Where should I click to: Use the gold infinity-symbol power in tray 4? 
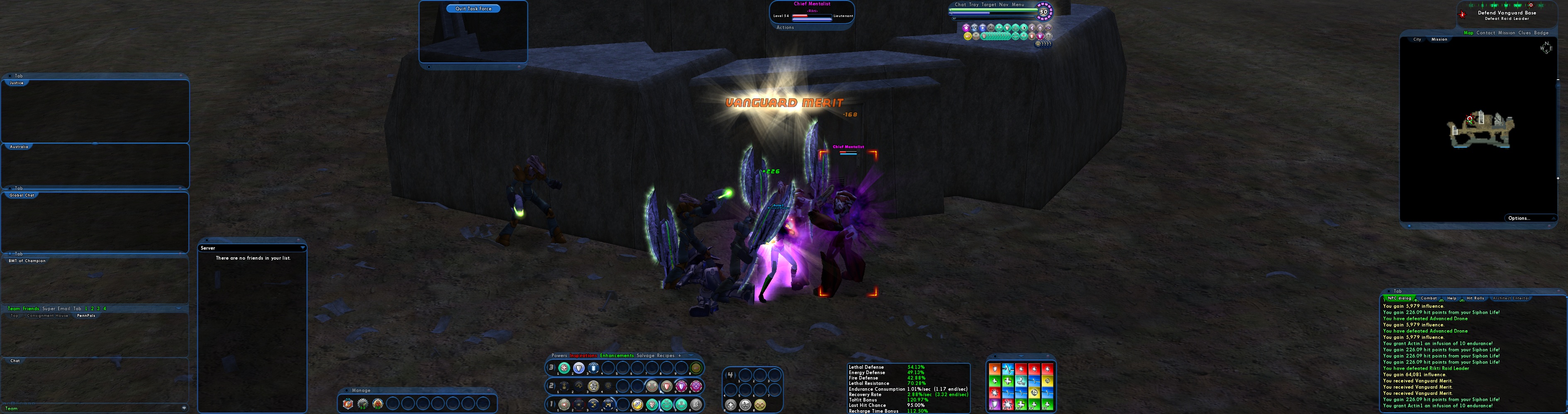(x=760, y=405)
